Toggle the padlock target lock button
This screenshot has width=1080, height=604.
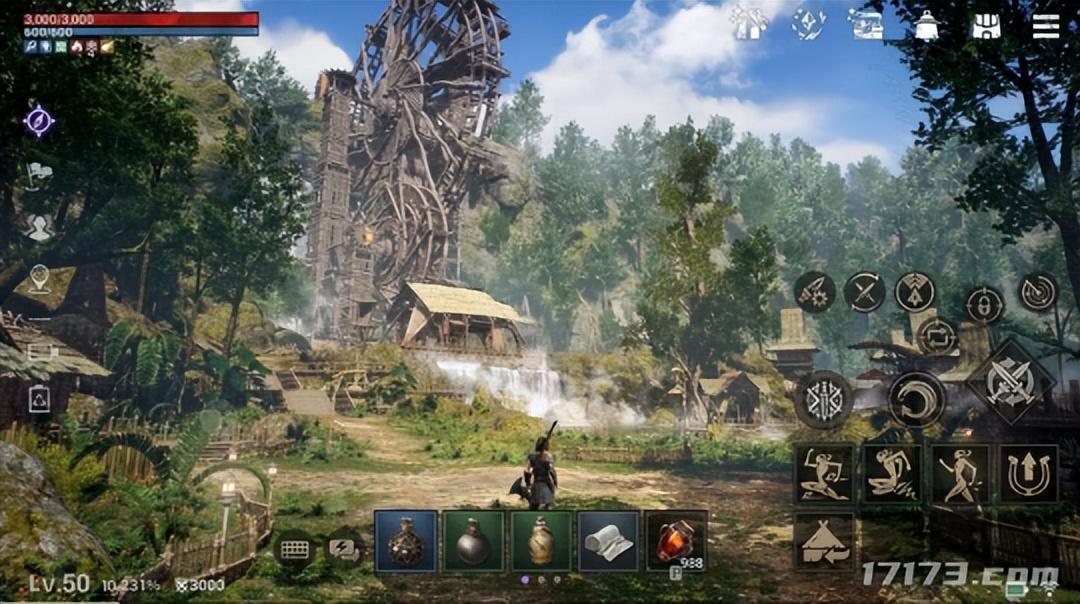pyautogui.click(x=985, y=304)
